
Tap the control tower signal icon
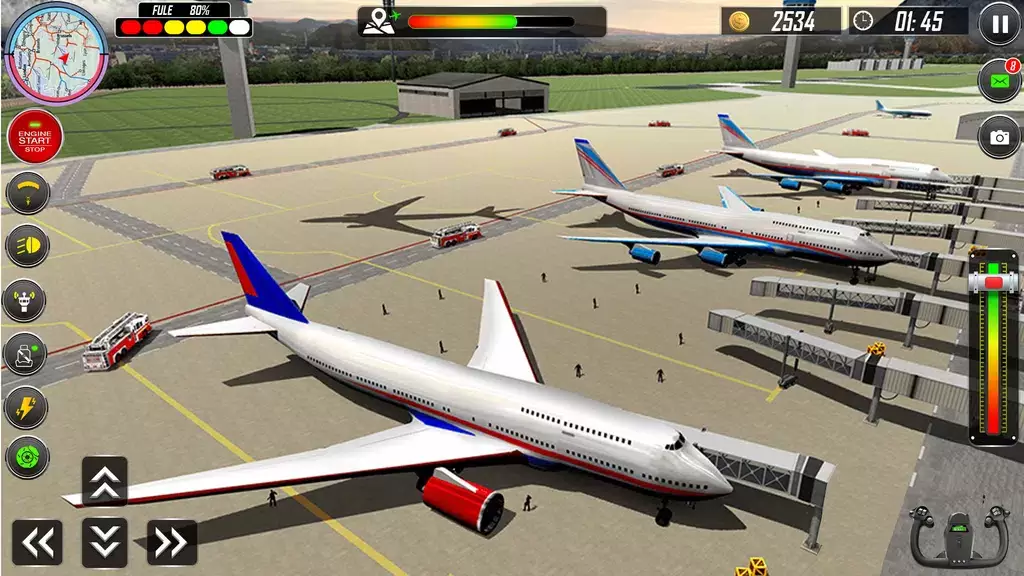(27, 300)
